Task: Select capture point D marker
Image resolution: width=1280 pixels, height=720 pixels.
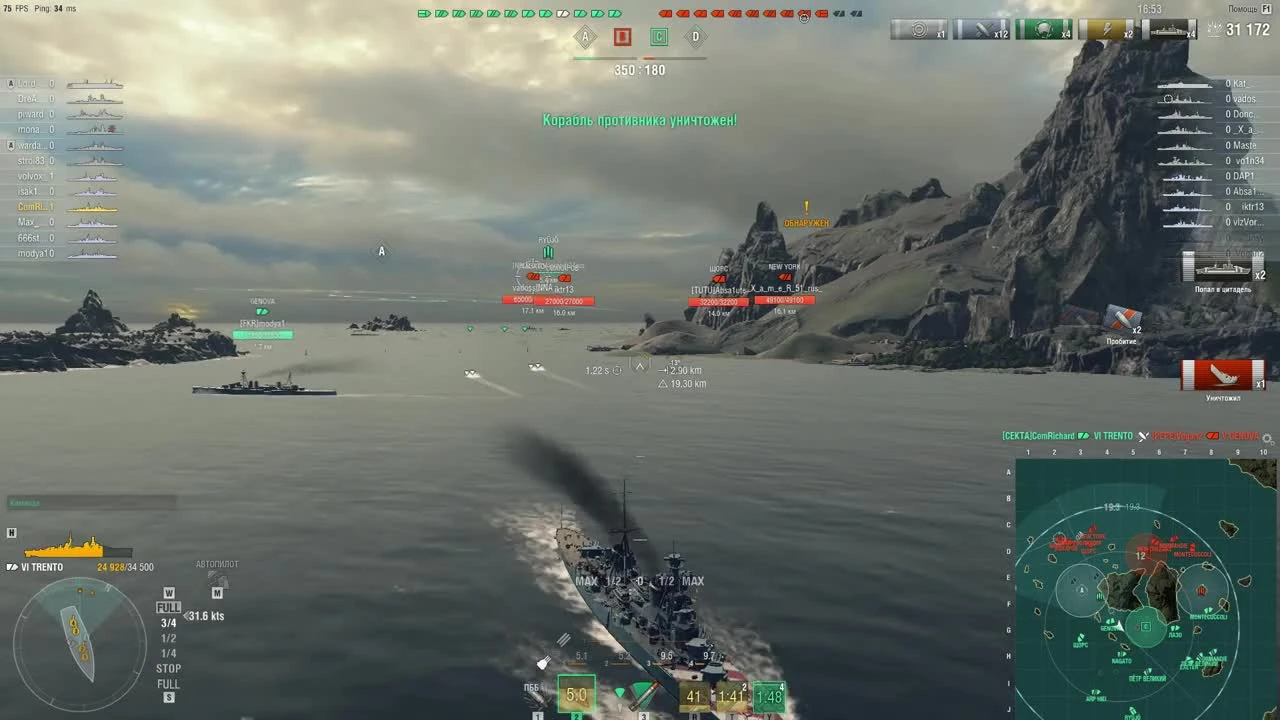Action: point(695,37)
